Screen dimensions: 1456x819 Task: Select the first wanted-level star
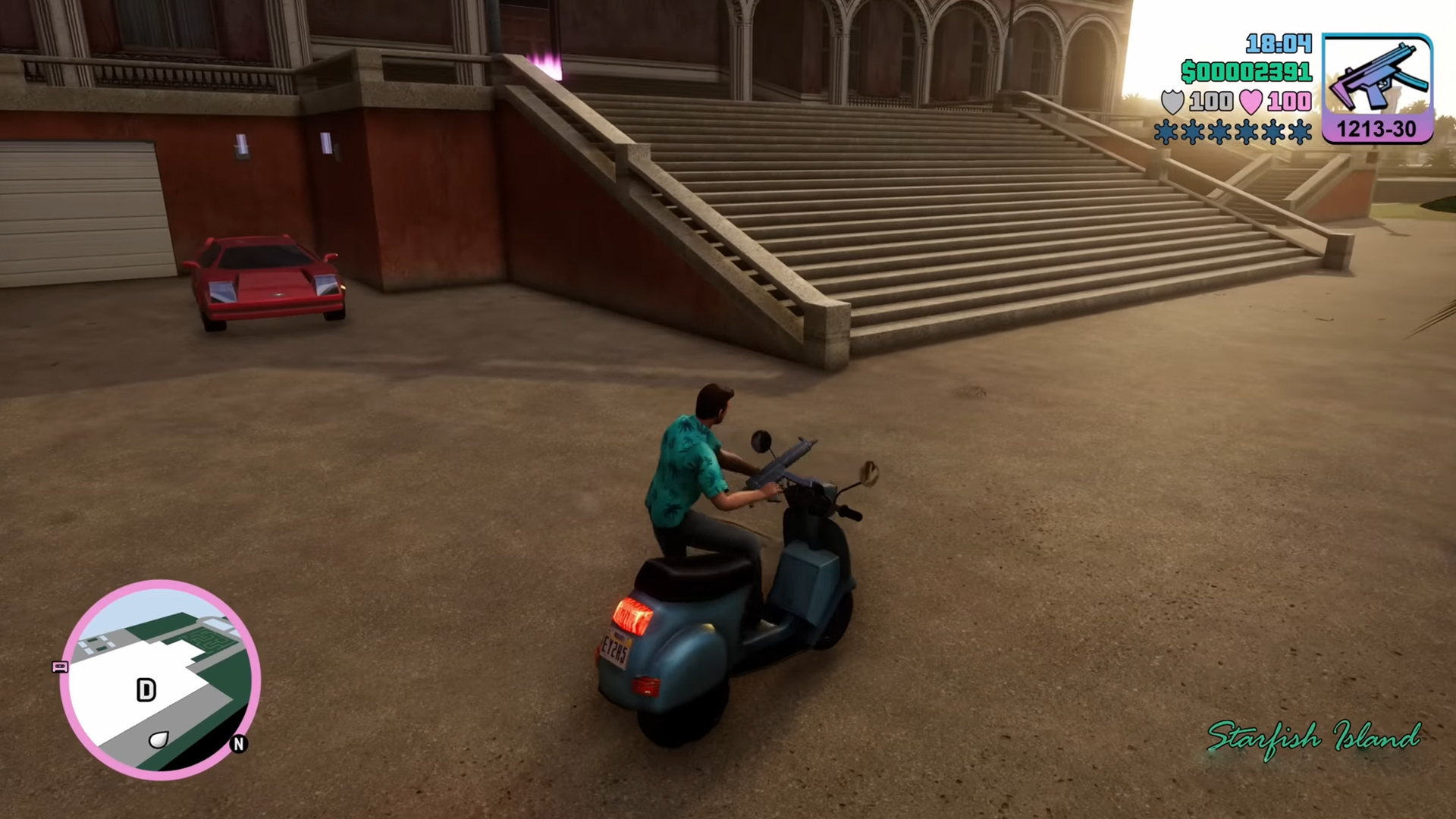1166,132
